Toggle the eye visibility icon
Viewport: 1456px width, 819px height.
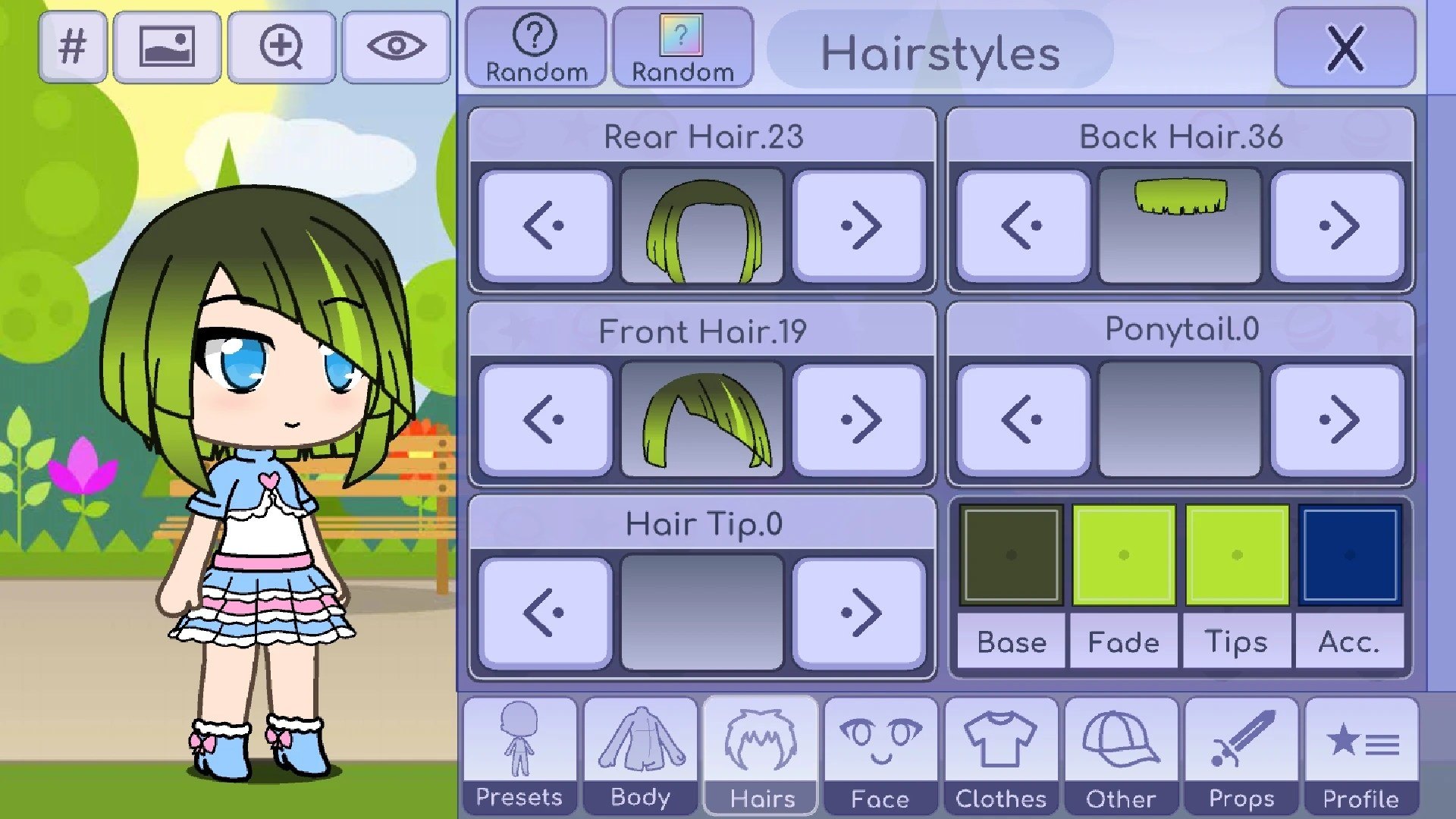pos(396,46)
